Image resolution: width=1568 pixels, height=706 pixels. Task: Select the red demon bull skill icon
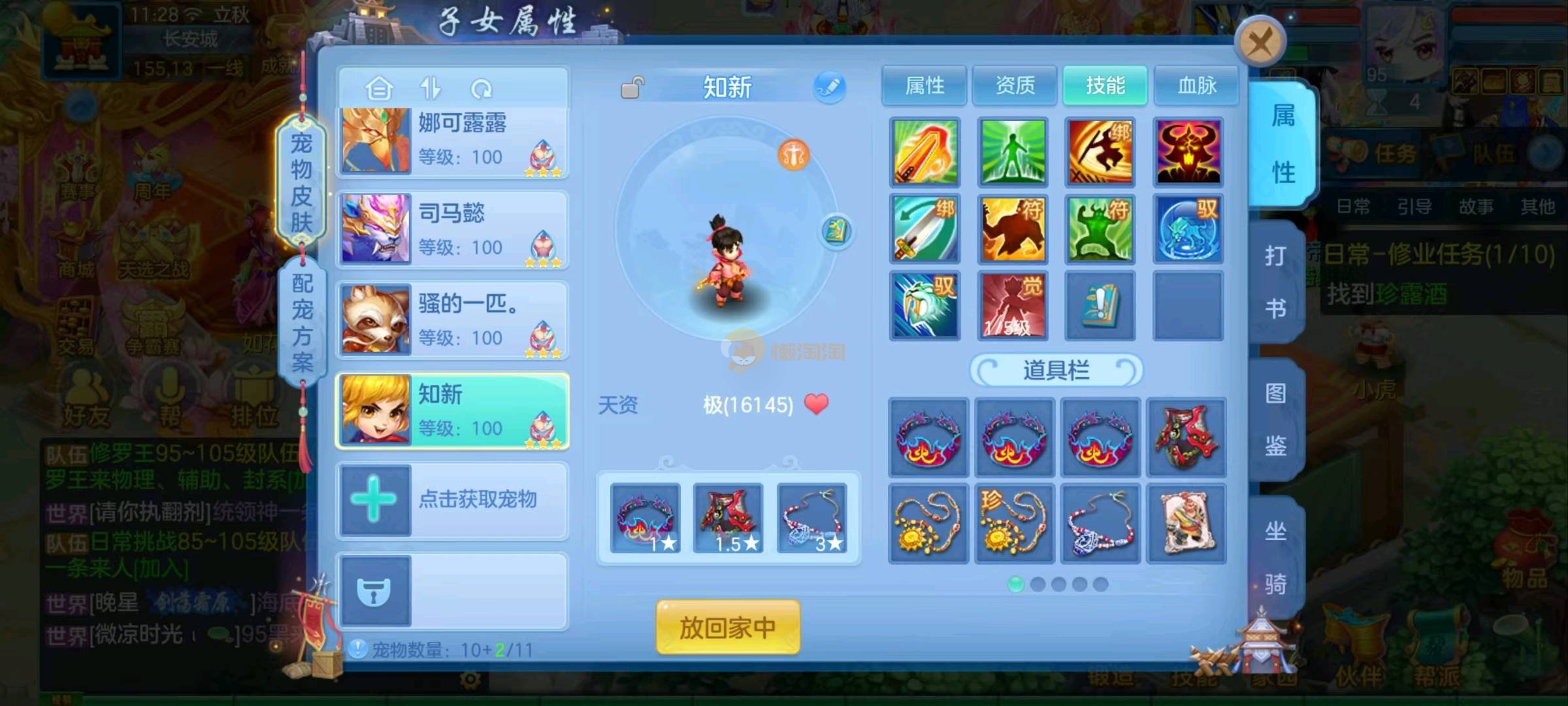[x=1188, y=152]
